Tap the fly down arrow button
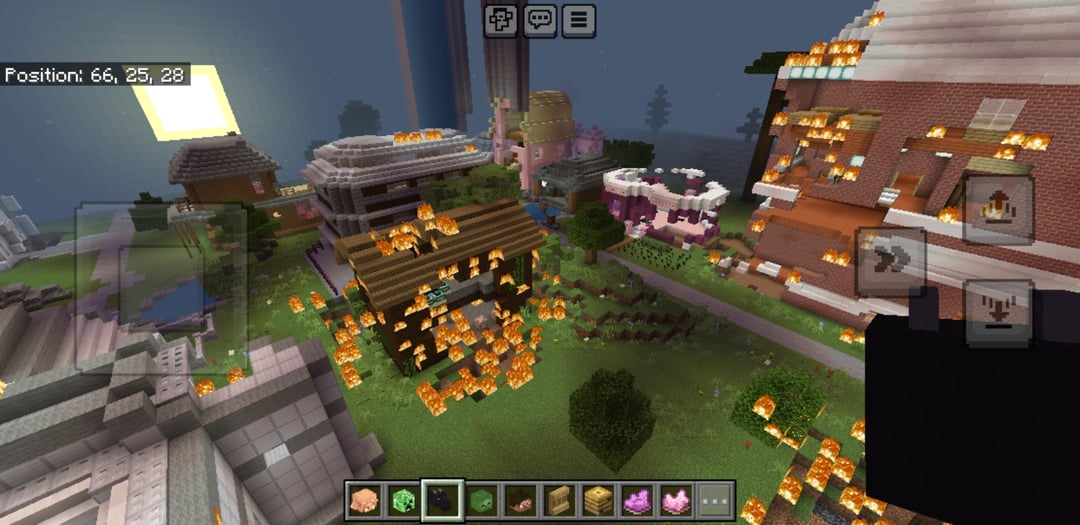This screenshot has width=1080, height=525. [x=997, y=312]
